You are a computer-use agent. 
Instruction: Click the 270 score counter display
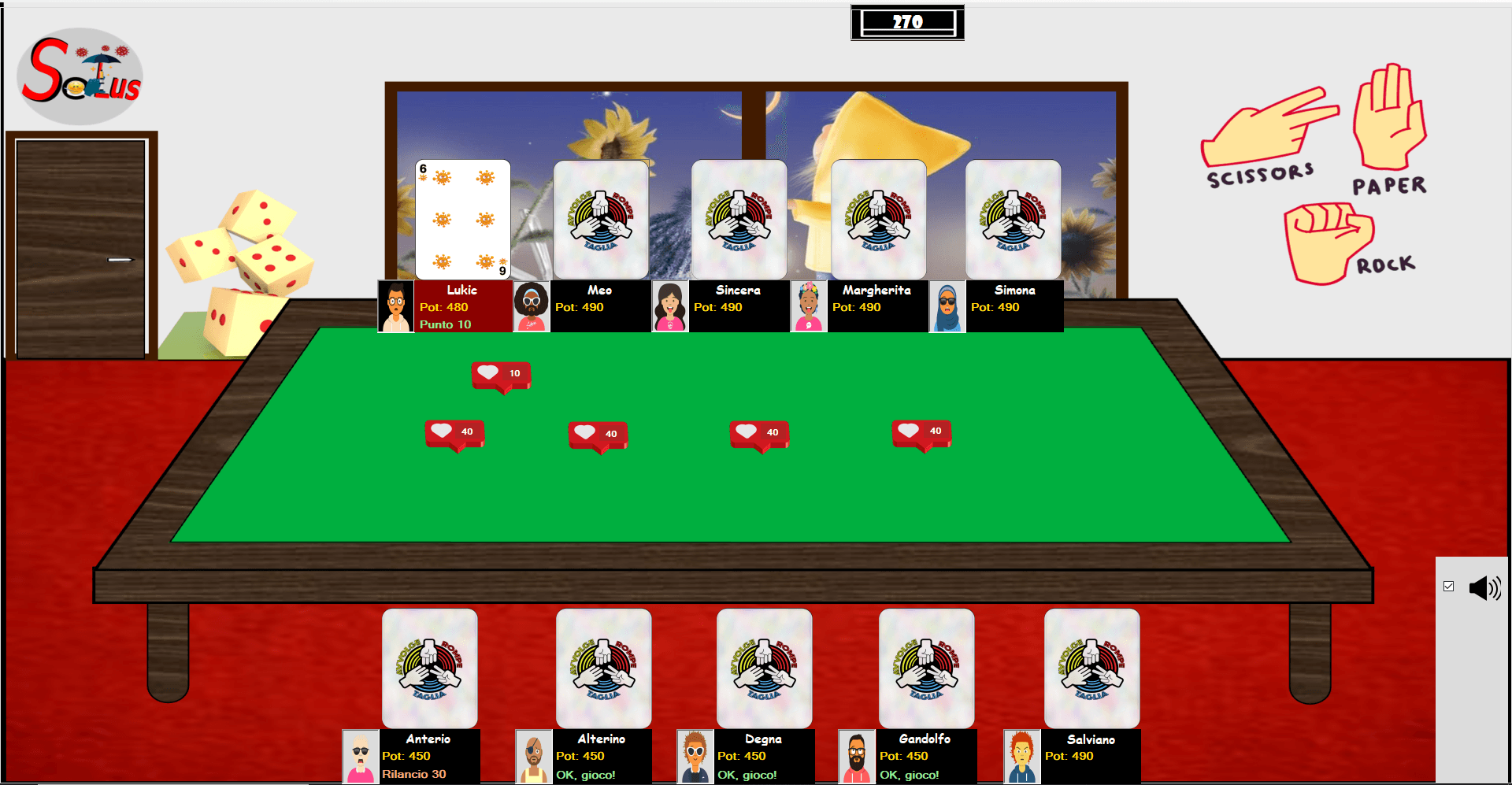point(907,22)
